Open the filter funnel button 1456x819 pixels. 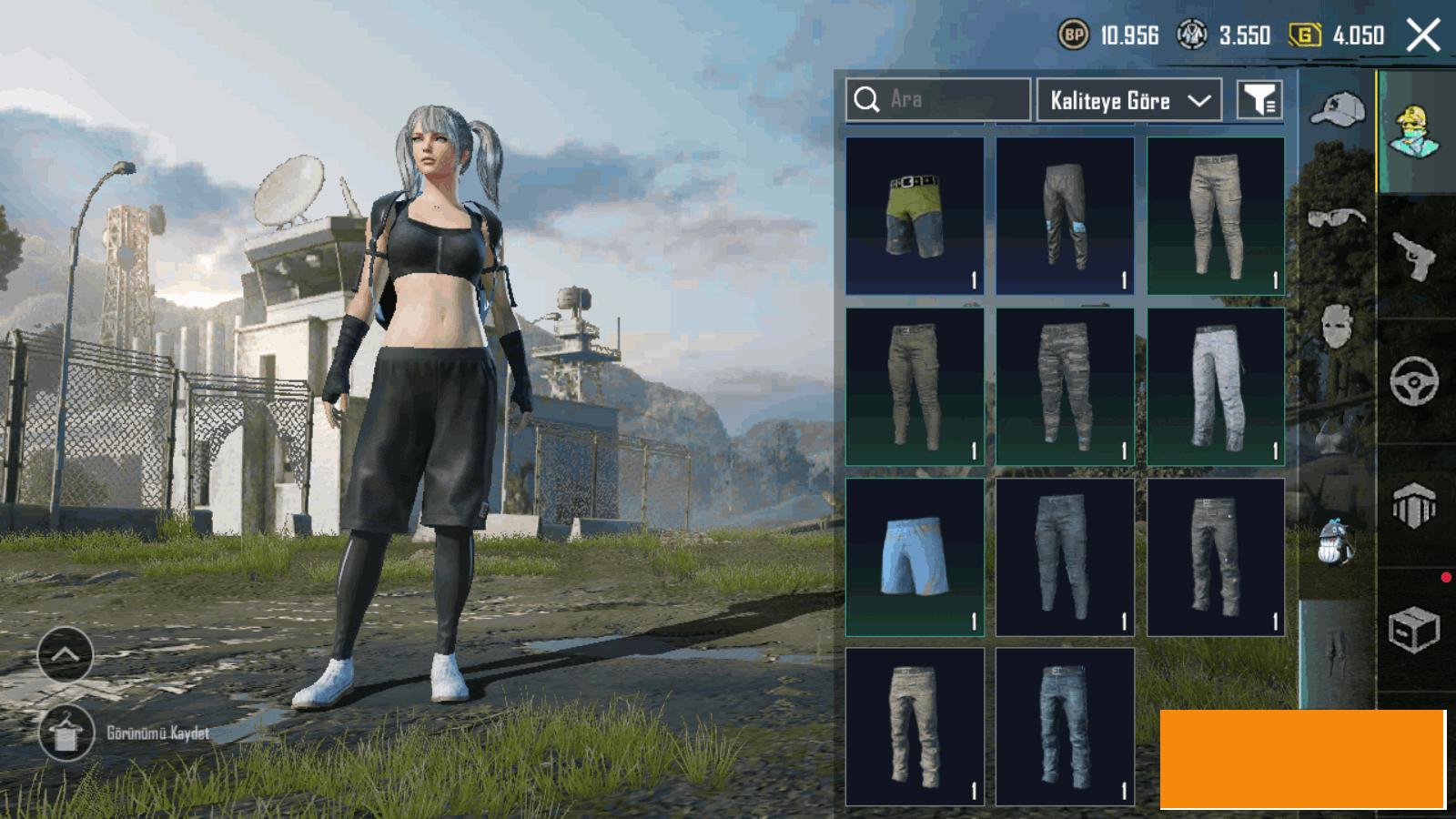coord(1260,100)
